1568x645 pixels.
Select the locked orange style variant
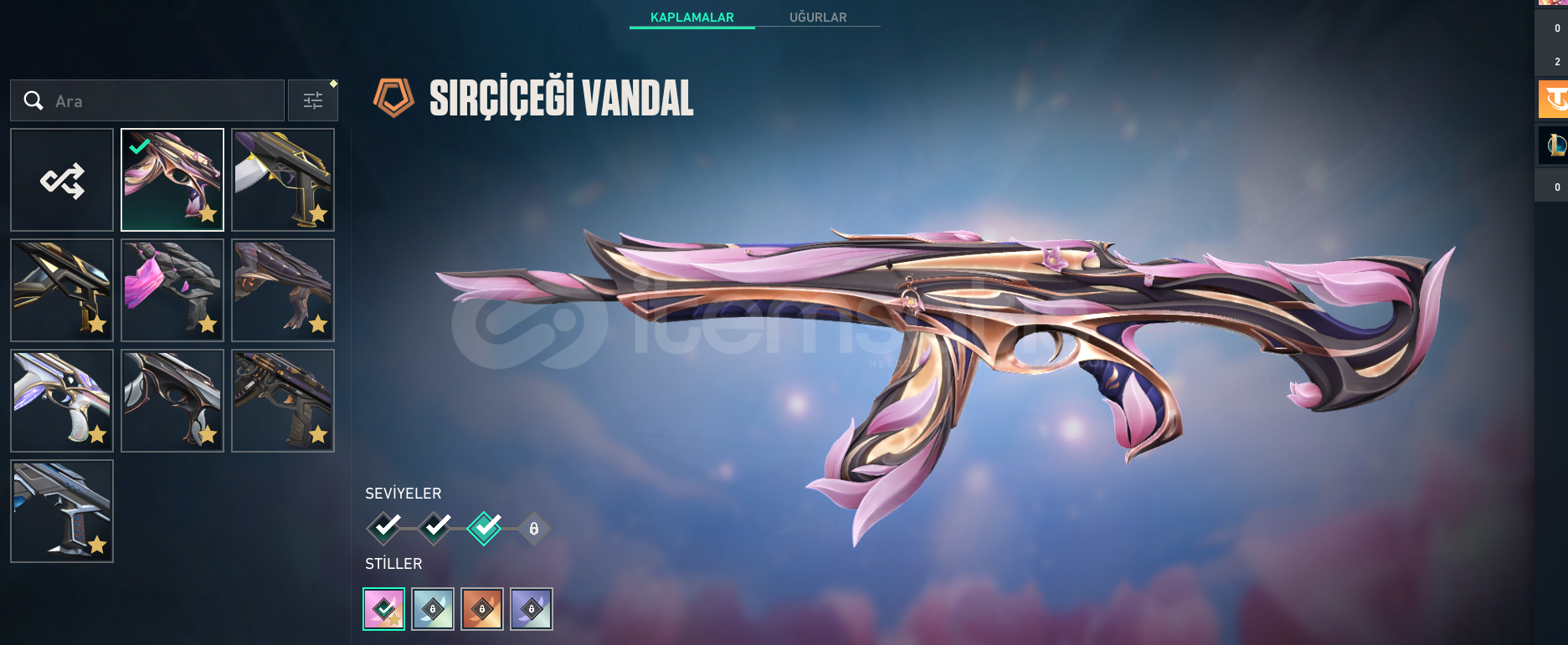[482, 609]
